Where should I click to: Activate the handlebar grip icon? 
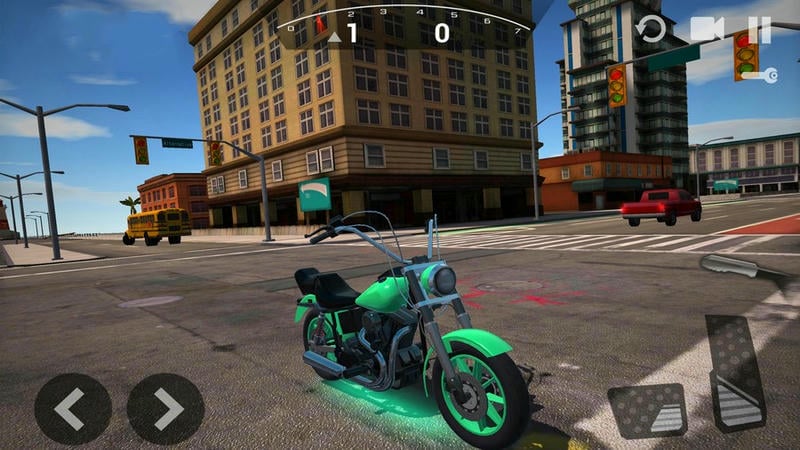click(x=735, y=266)
